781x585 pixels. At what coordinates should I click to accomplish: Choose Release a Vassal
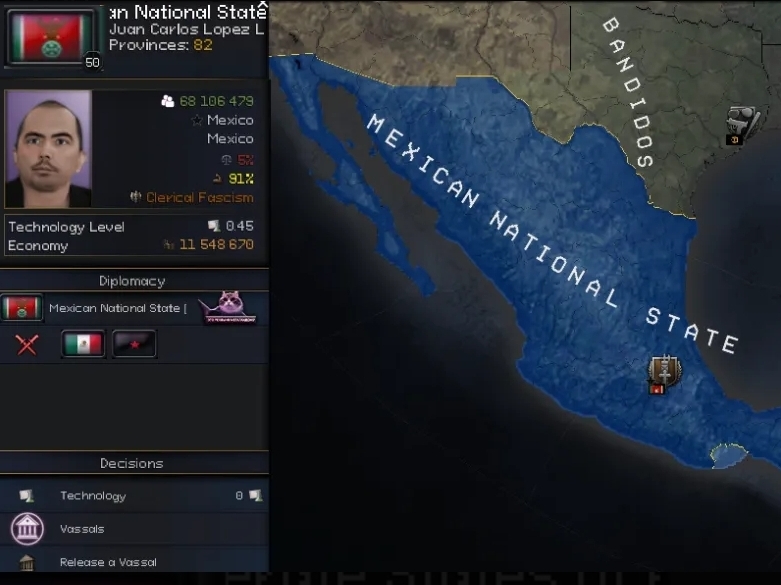click(107, 562)
